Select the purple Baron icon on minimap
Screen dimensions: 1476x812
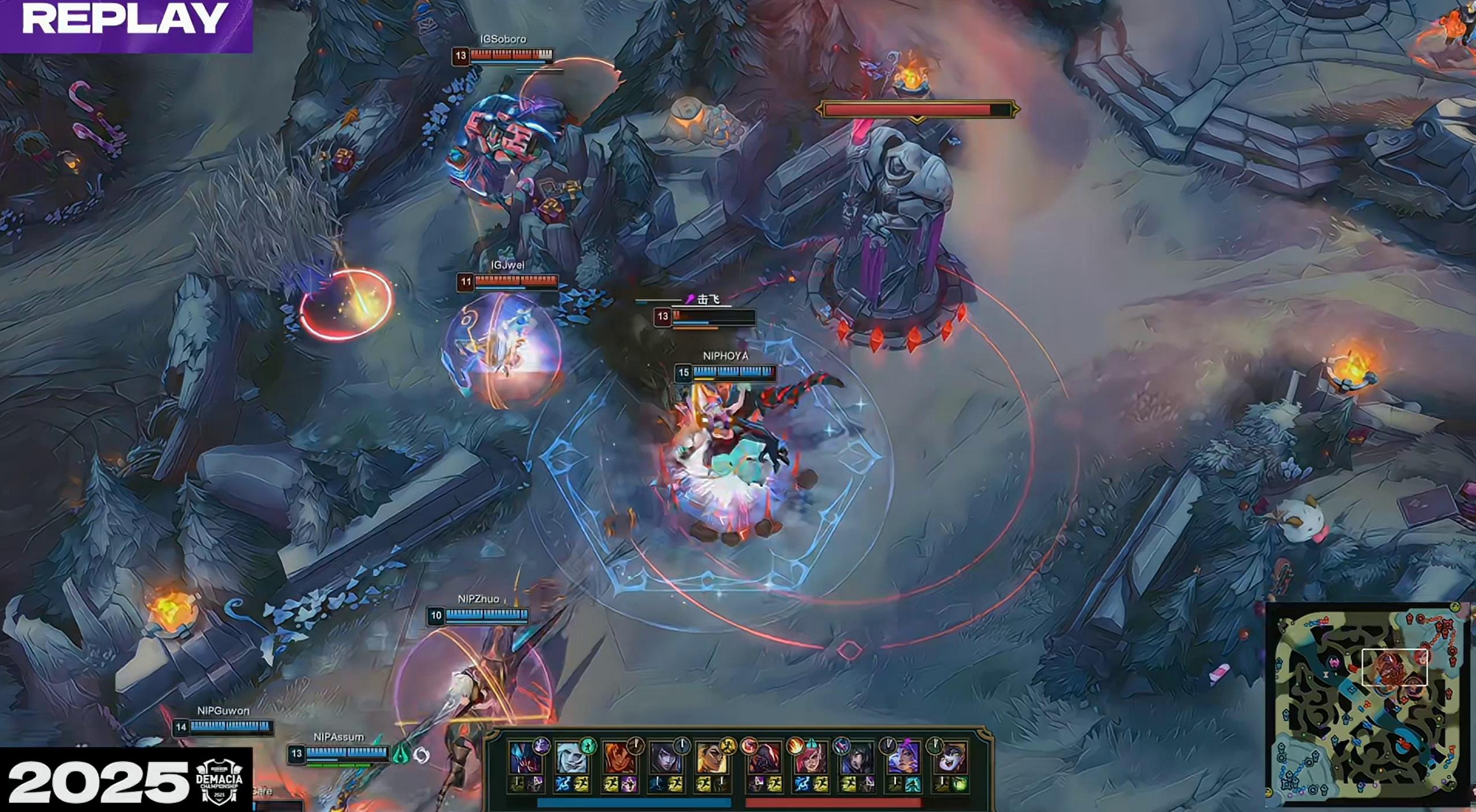coord(1334,663)
